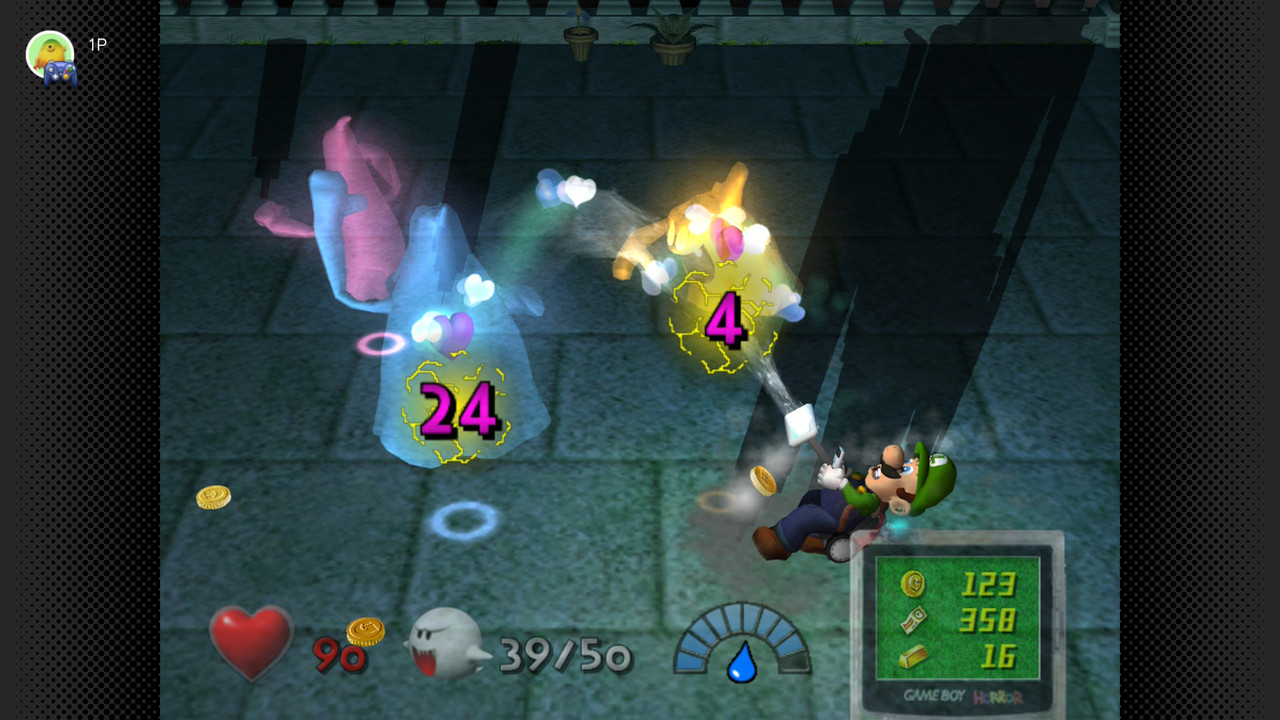Open the Game Boy Horror device
Screen dimensions: 1280x720
[x=957, y=625]
